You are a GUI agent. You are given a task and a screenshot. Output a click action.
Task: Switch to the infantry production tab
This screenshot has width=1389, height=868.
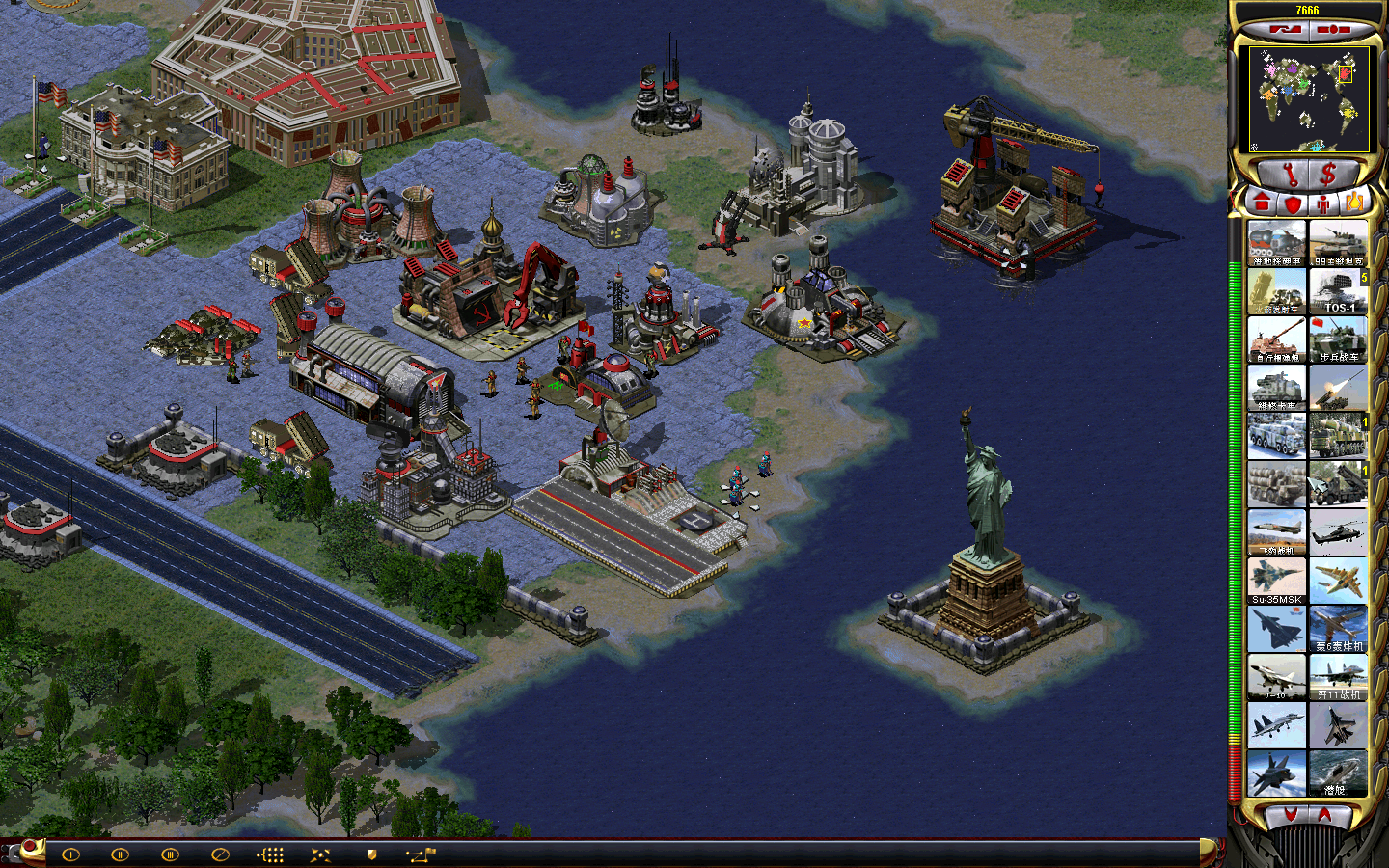[x=1323, y=203]
